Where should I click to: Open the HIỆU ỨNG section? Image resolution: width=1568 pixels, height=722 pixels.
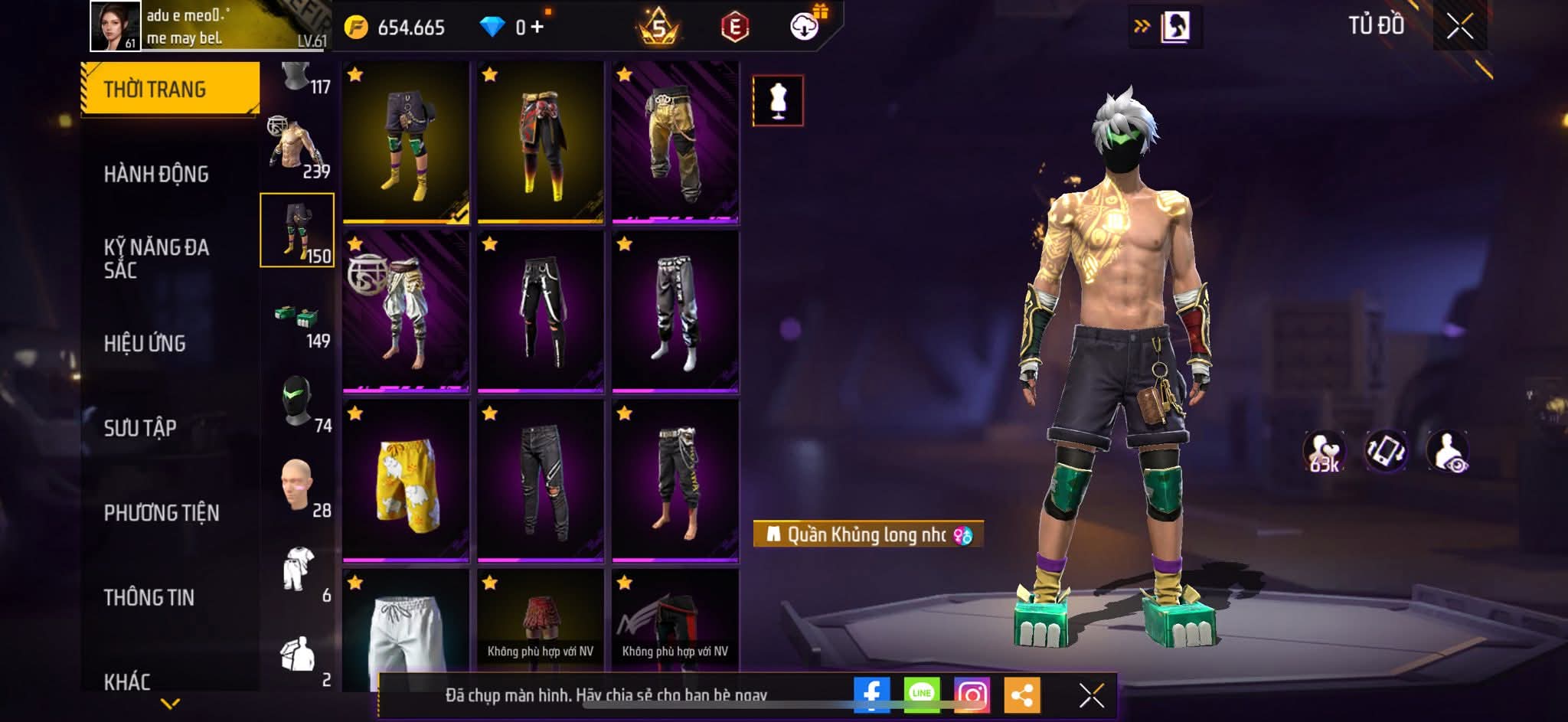[145, 343]
